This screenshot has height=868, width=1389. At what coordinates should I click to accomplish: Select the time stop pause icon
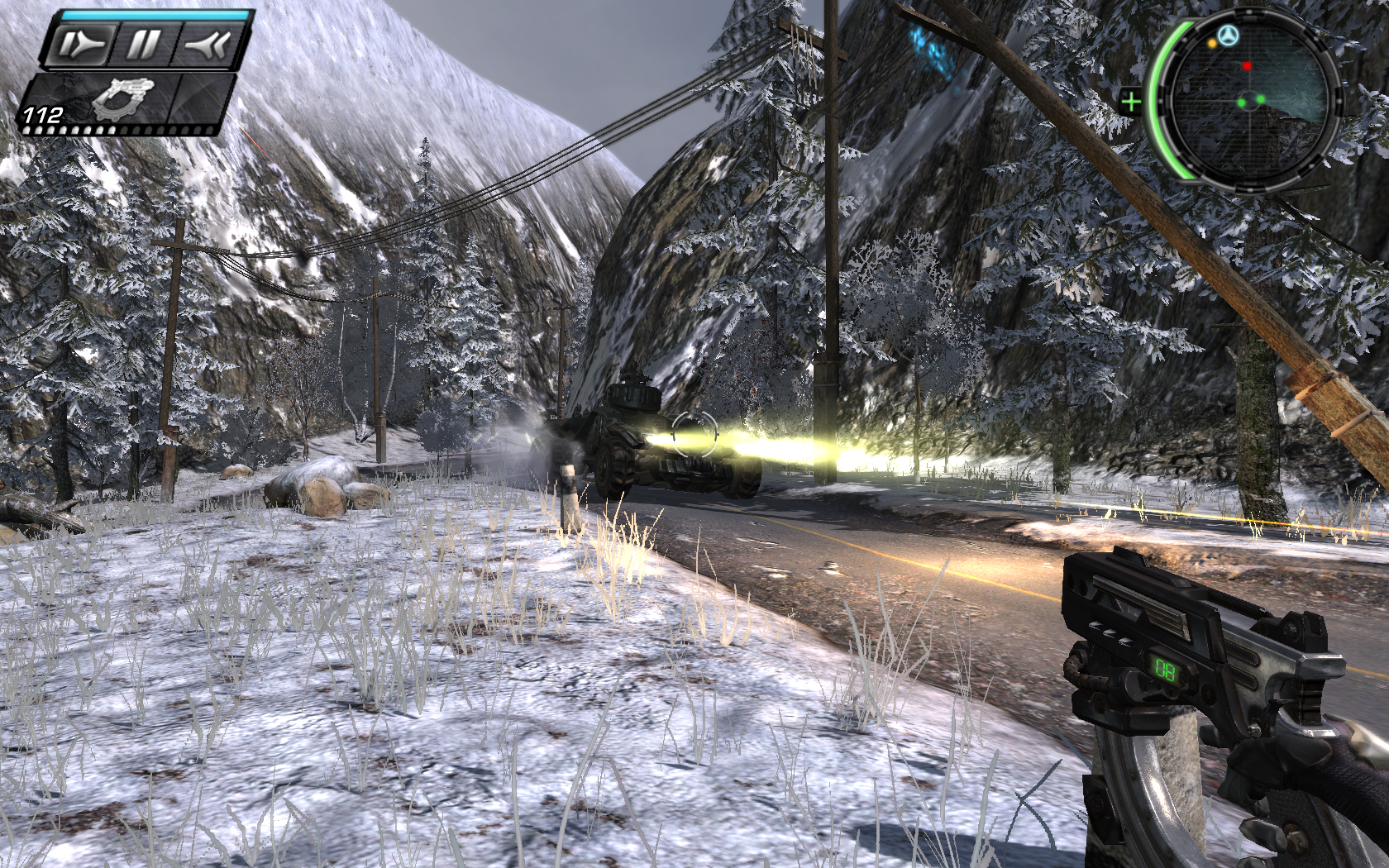(144, 45)
